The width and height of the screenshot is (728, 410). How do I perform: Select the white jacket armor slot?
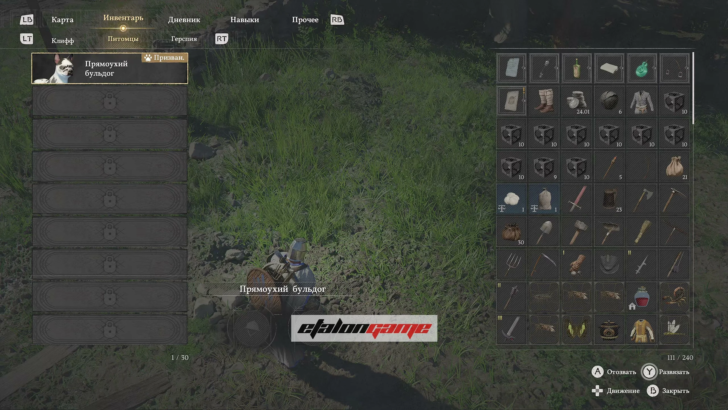pos(642,101)
